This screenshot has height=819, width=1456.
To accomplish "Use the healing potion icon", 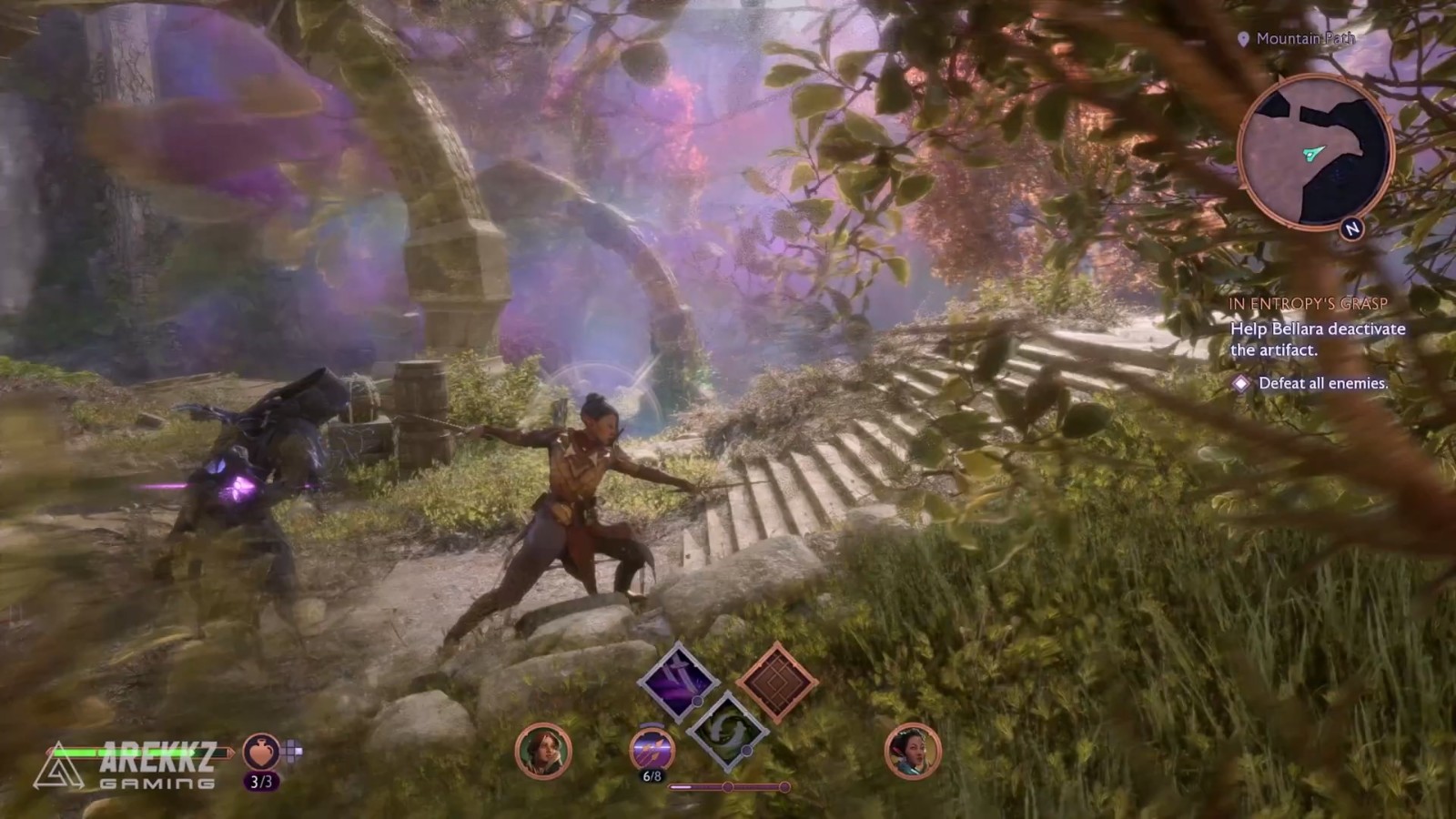I will point(261,752).
